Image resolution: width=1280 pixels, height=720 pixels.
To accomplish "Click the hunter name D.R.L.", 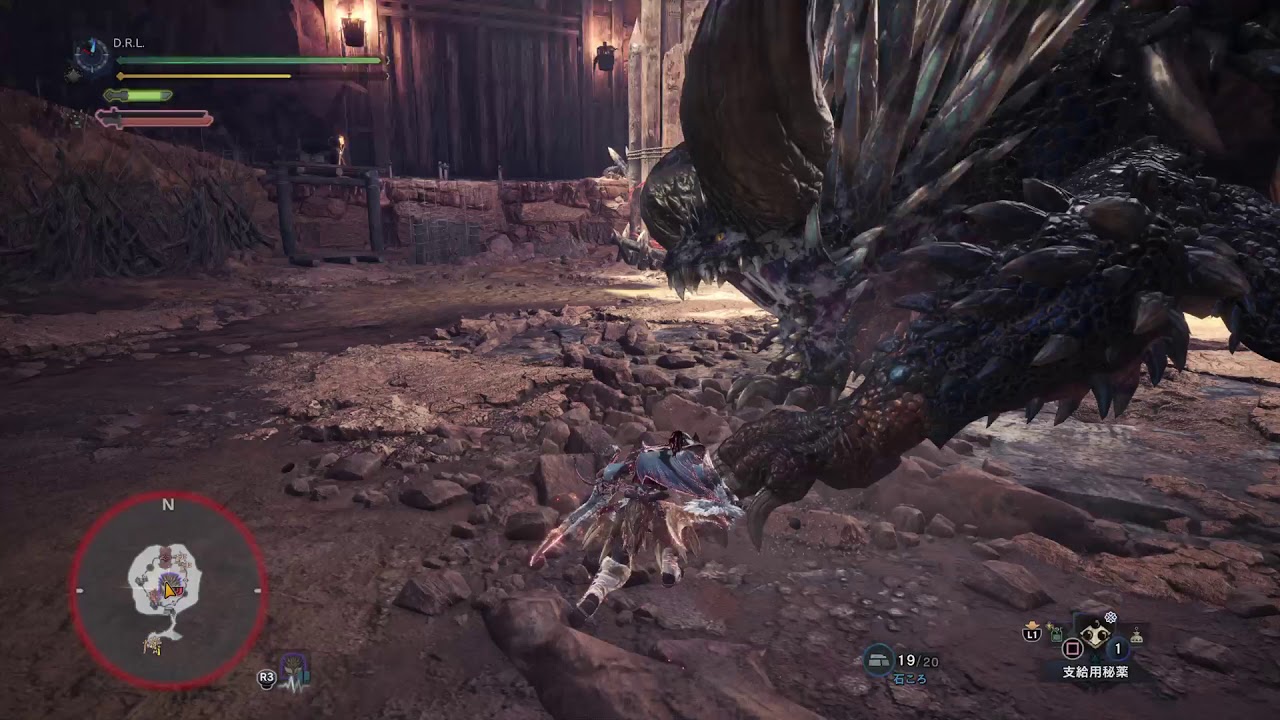I will (128, 43).
